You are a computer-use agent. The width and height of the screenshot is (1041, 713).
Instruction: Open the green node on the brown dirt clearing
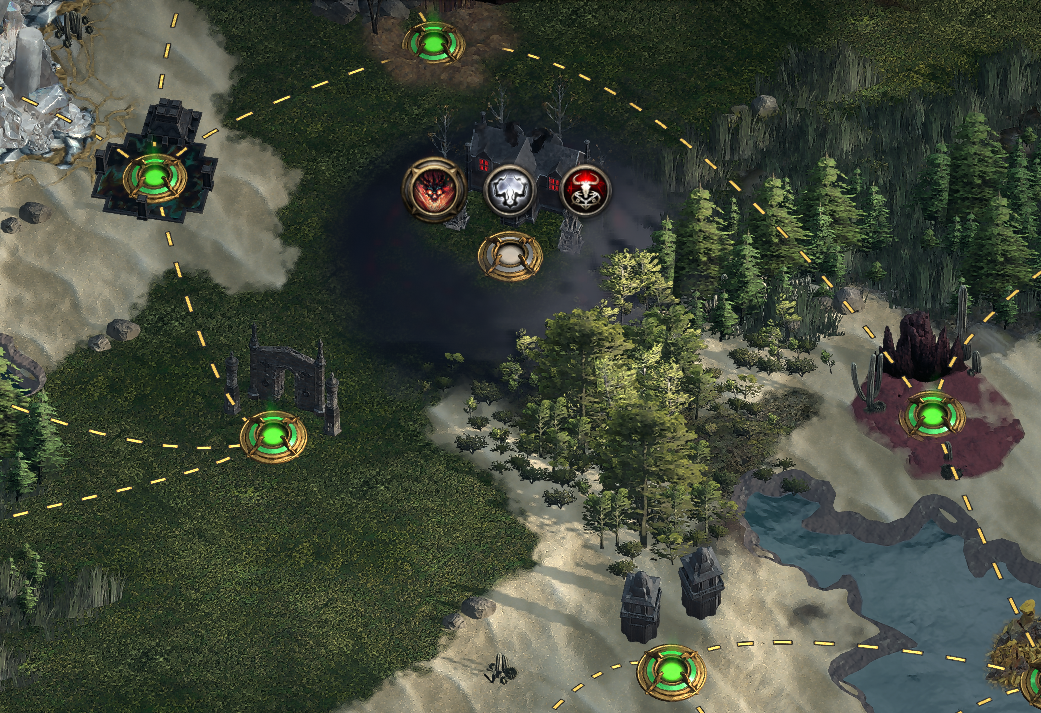click(433, 43)
